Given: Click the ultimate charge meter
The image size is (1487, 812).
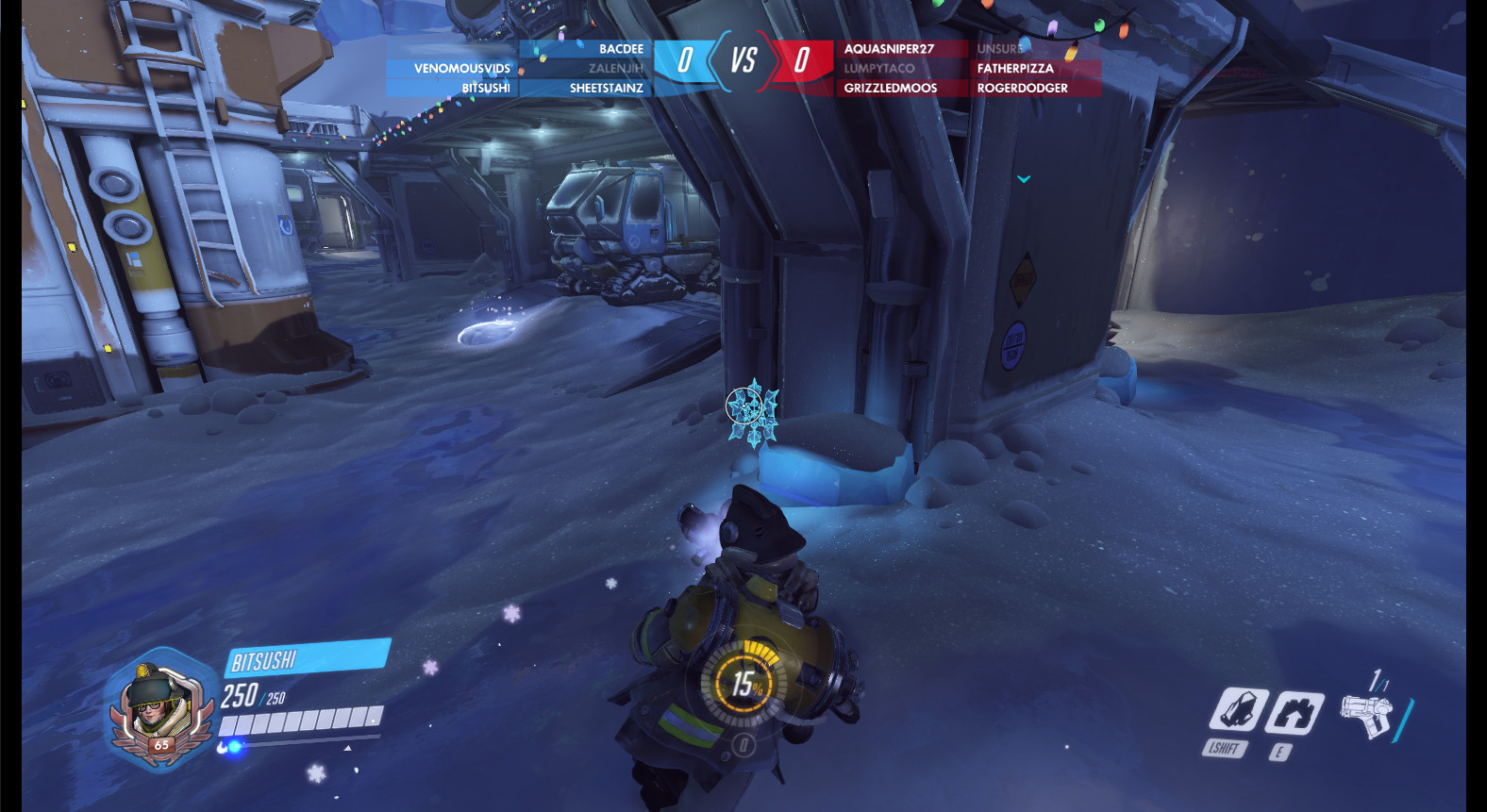Looking at the screenshot, I should click(x=745, y=683).
